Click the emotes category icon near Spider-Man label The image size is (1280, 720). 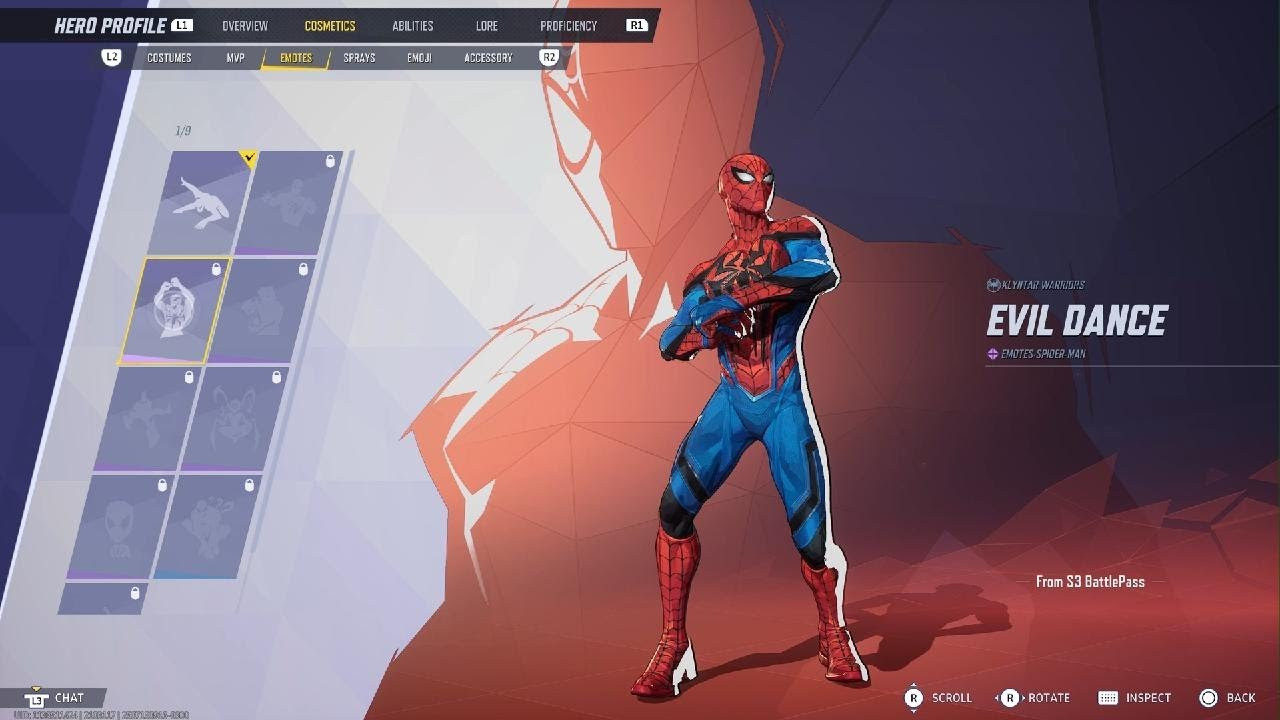991,352
